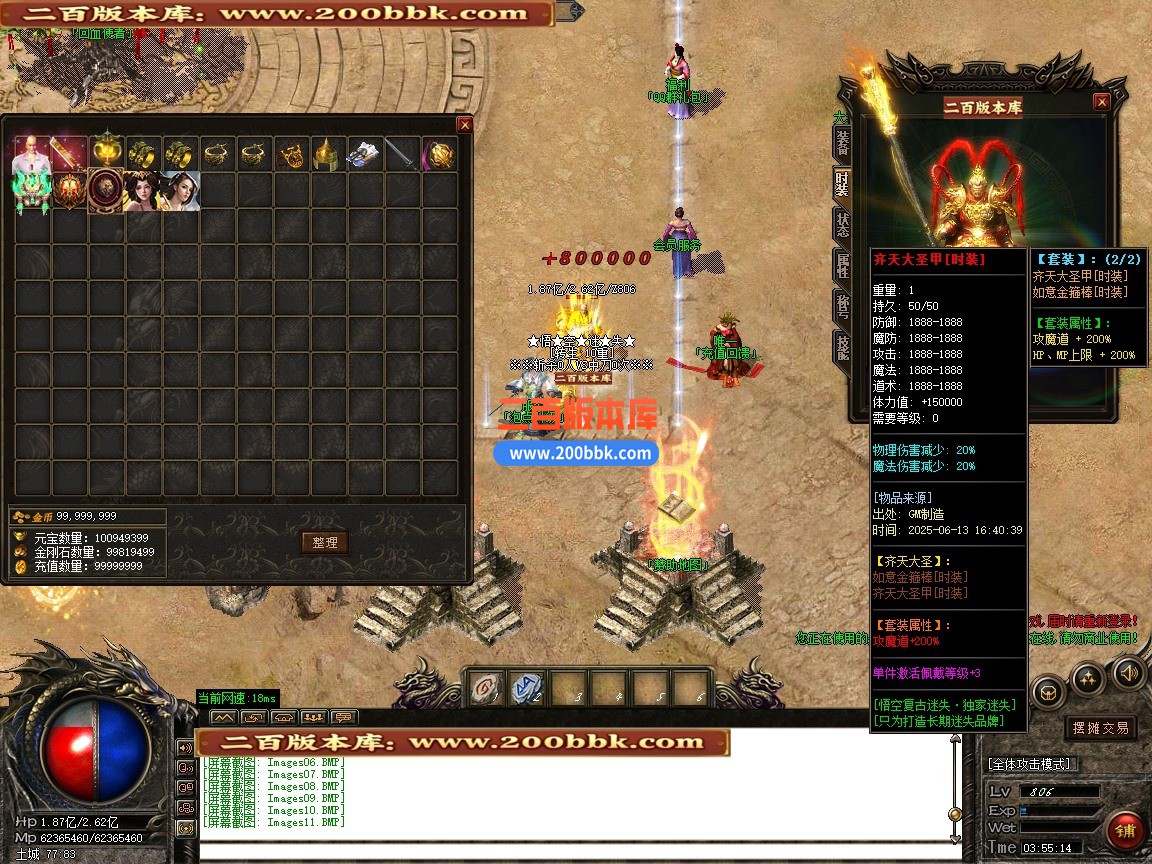Open the 状态 status tab

coord(842,224)
